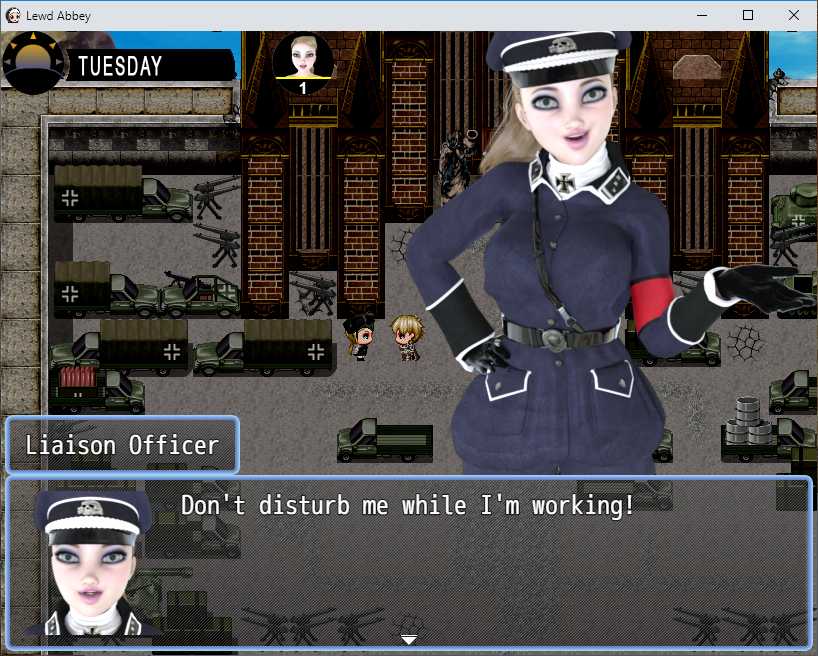Close the game window

coord(794,15)
